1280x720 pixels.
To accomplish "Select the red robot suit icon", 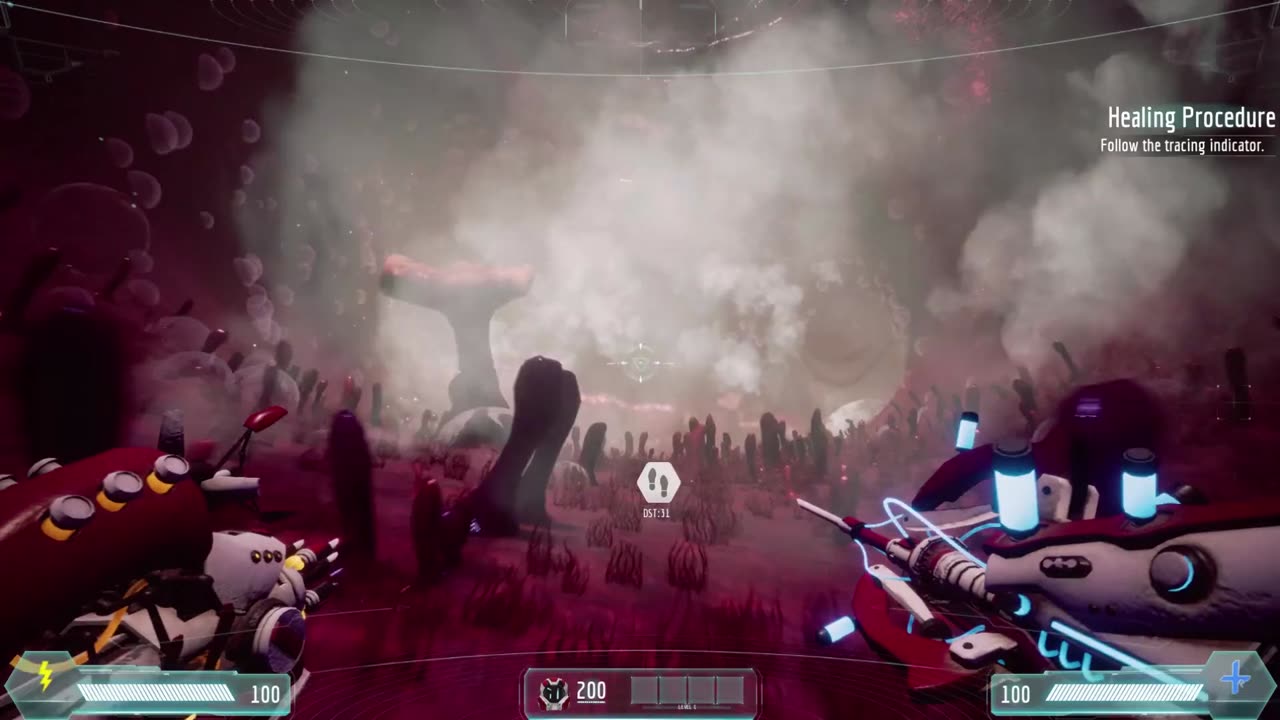I will (x=553, y=693).
